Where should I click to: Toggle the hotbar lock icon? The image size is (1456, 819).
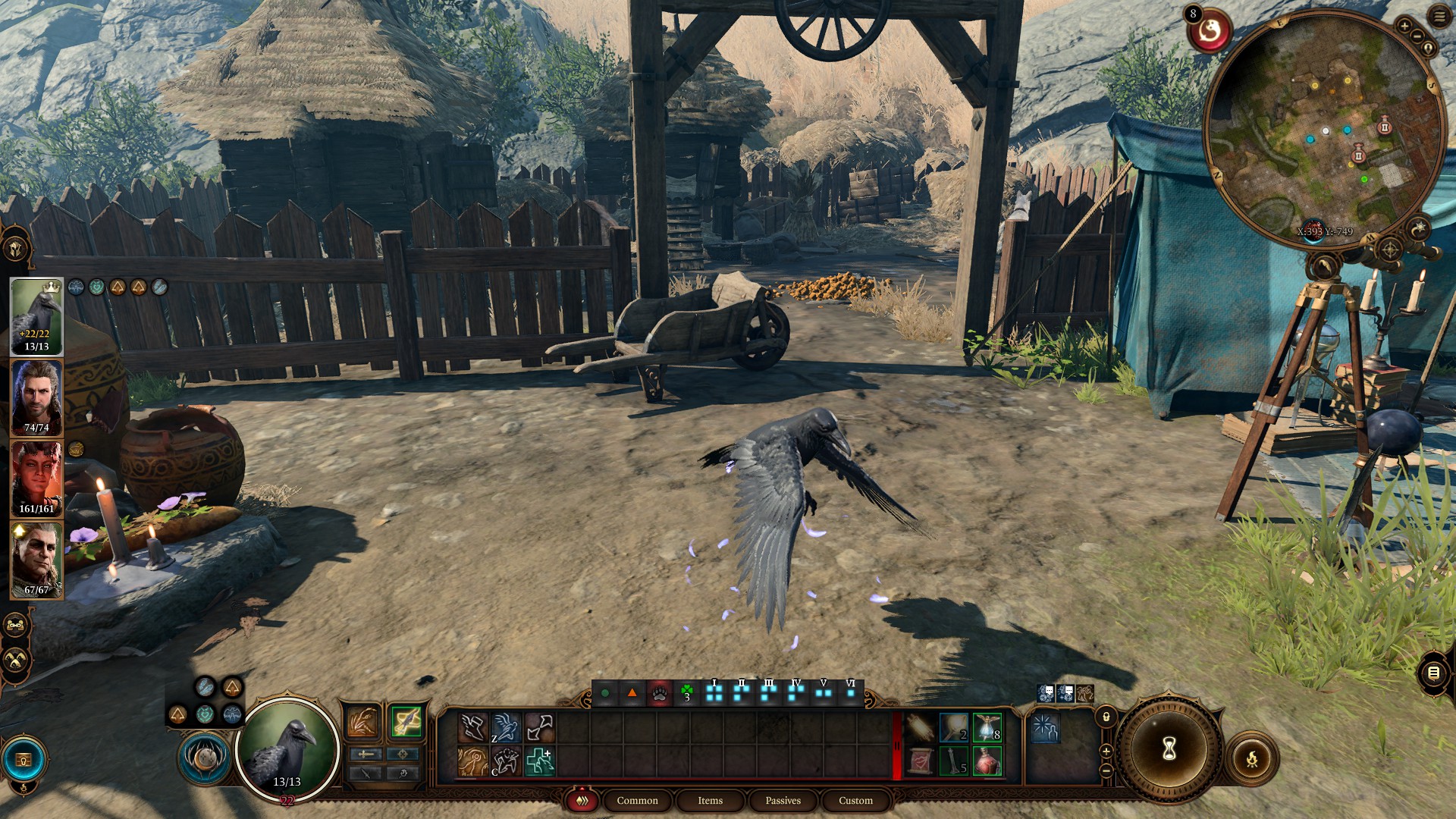coord(1106,717)
